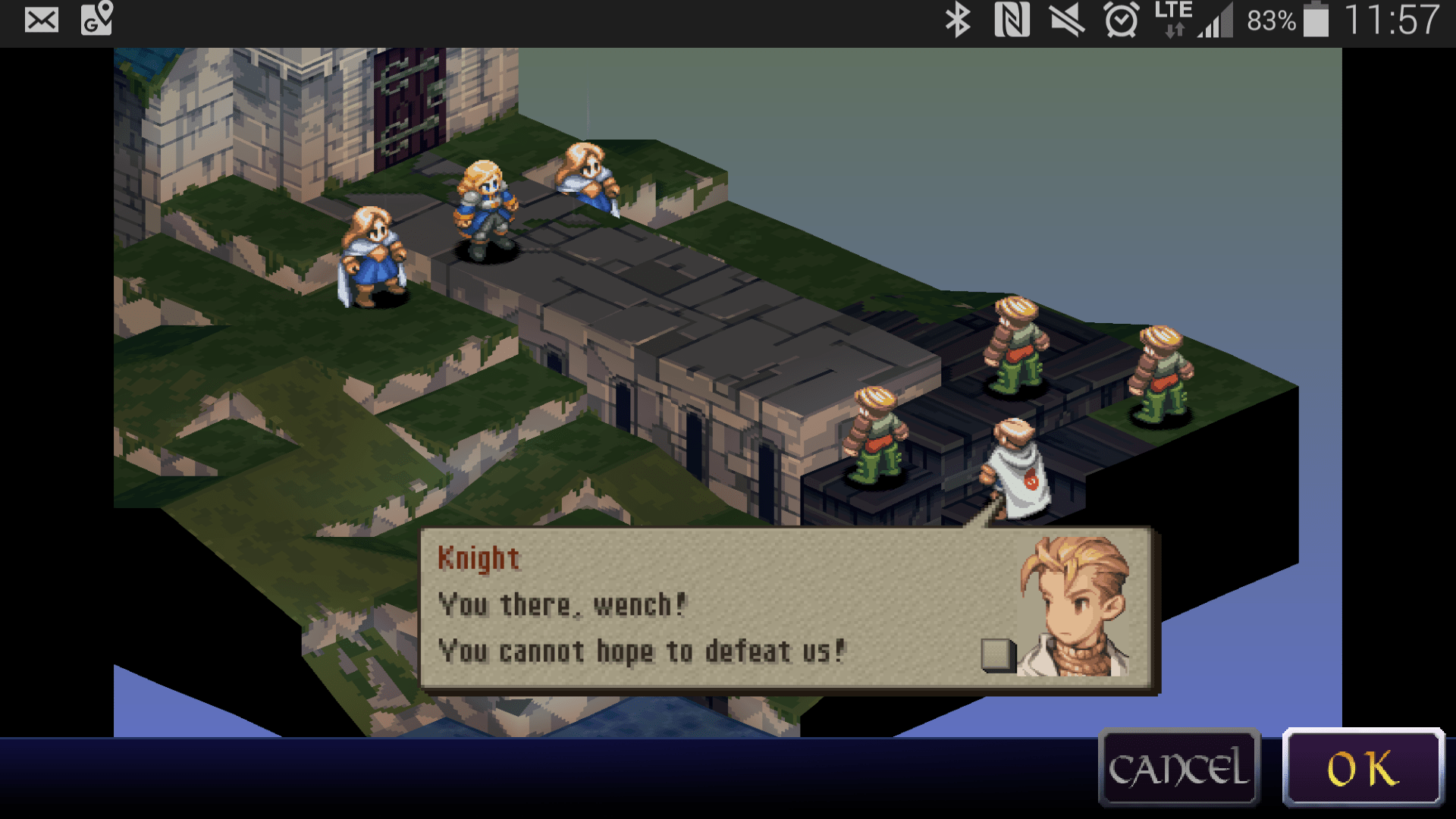Tap the NFC icon in the status bar

tap(1014, 20)
